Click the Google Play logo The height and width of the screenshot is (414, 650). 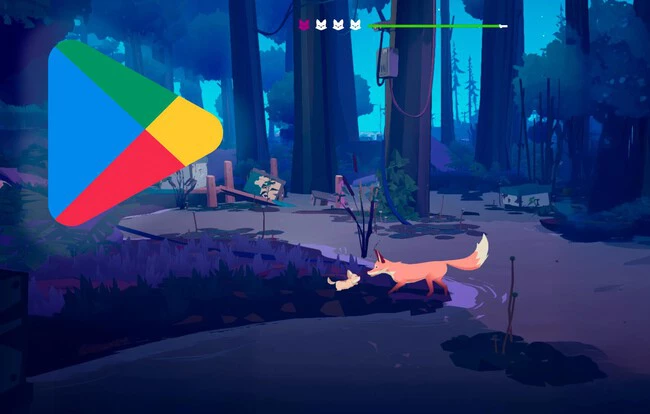tap(129, 131)
